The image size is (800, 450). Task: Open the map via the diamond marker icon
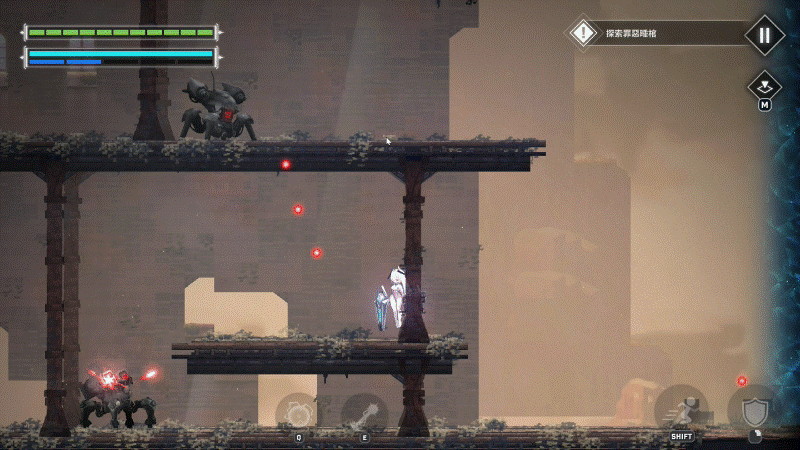[764, 84]
